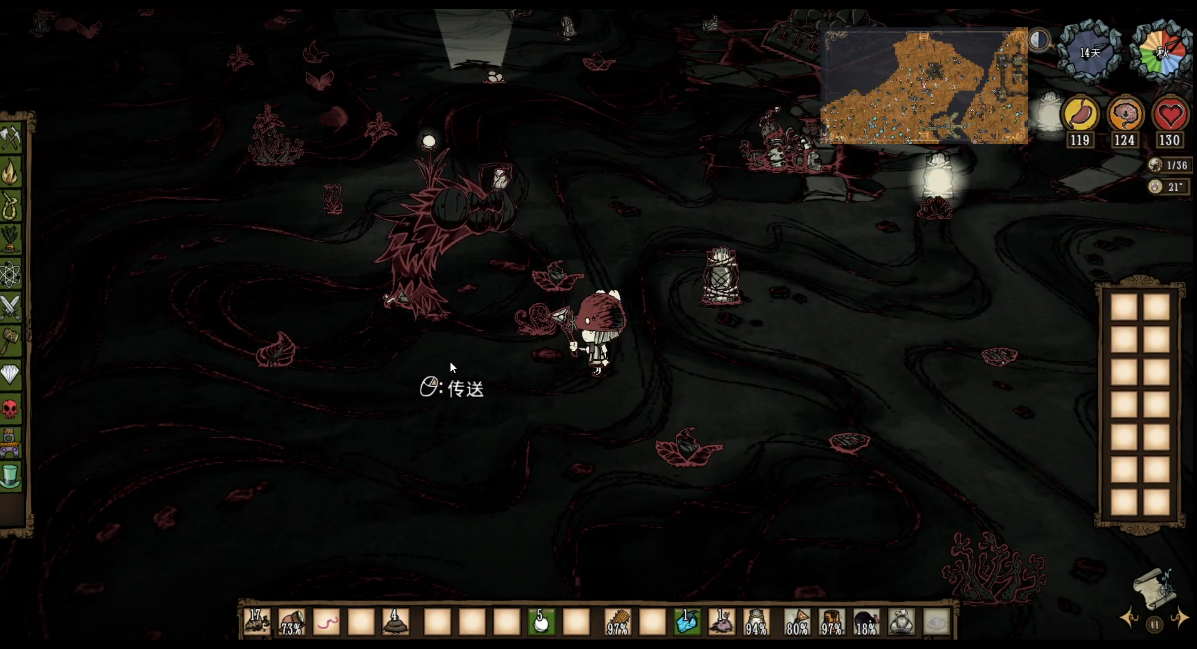
Task: Select the blue gem item slot
Action: pos(687,622)
